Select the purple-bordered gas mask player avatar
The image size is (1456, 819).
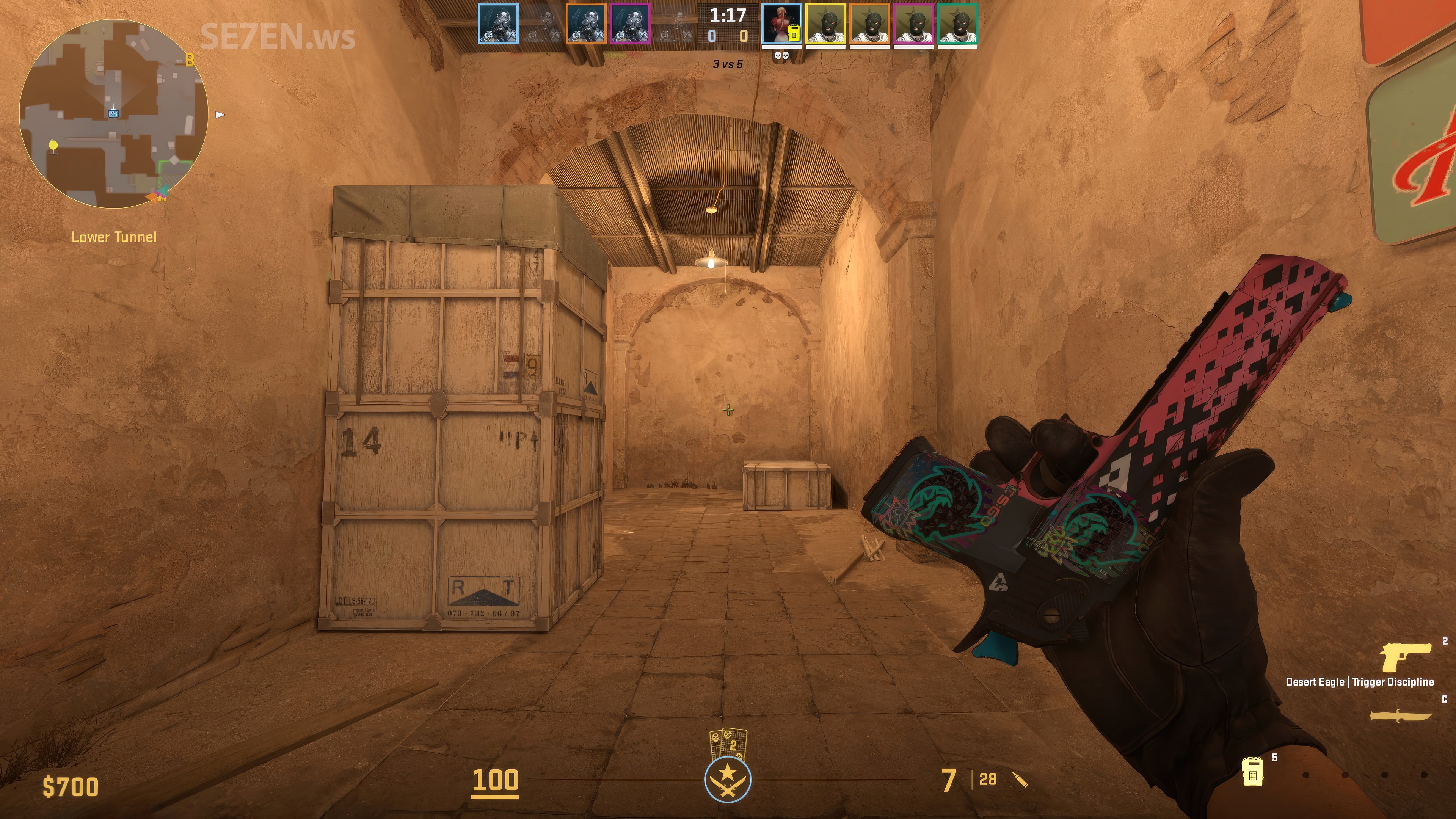click(x=630, y=24)
